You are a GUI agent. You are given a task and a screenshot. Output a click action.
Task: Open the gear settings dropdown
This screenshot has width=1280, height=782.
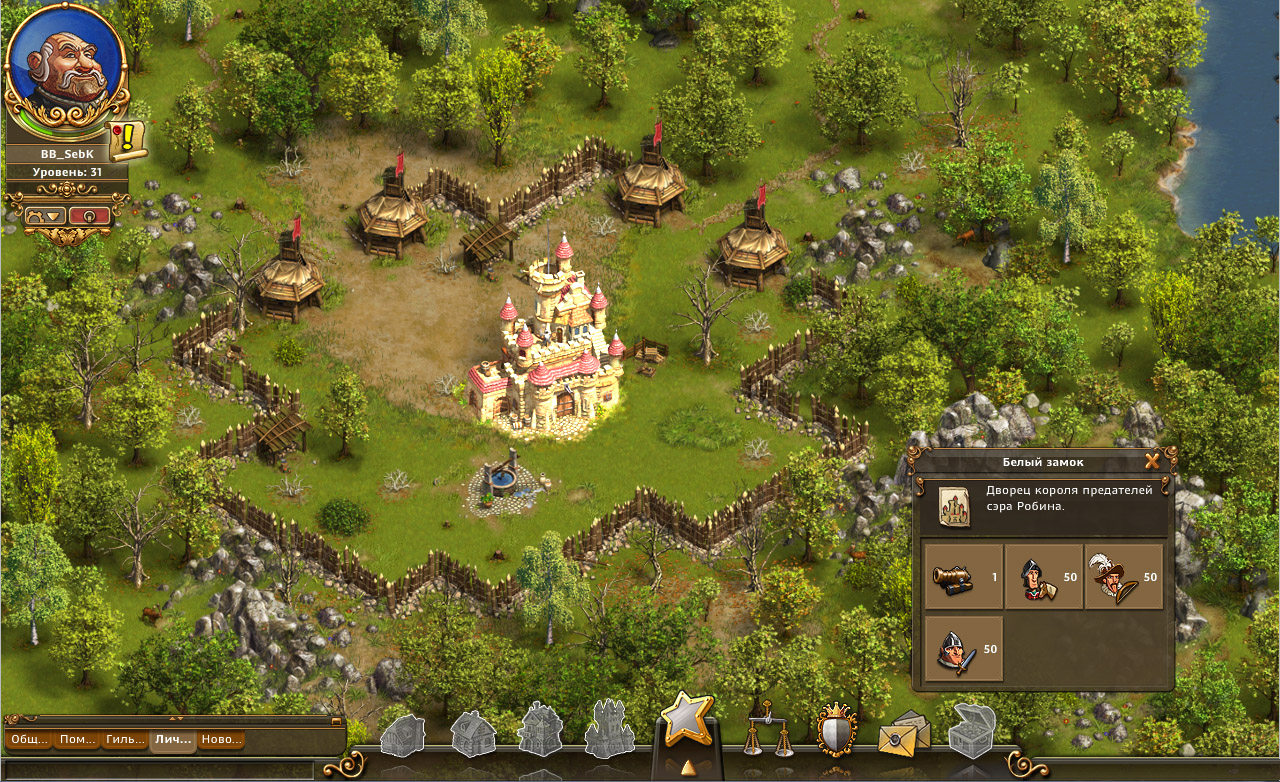pos(46,215)
